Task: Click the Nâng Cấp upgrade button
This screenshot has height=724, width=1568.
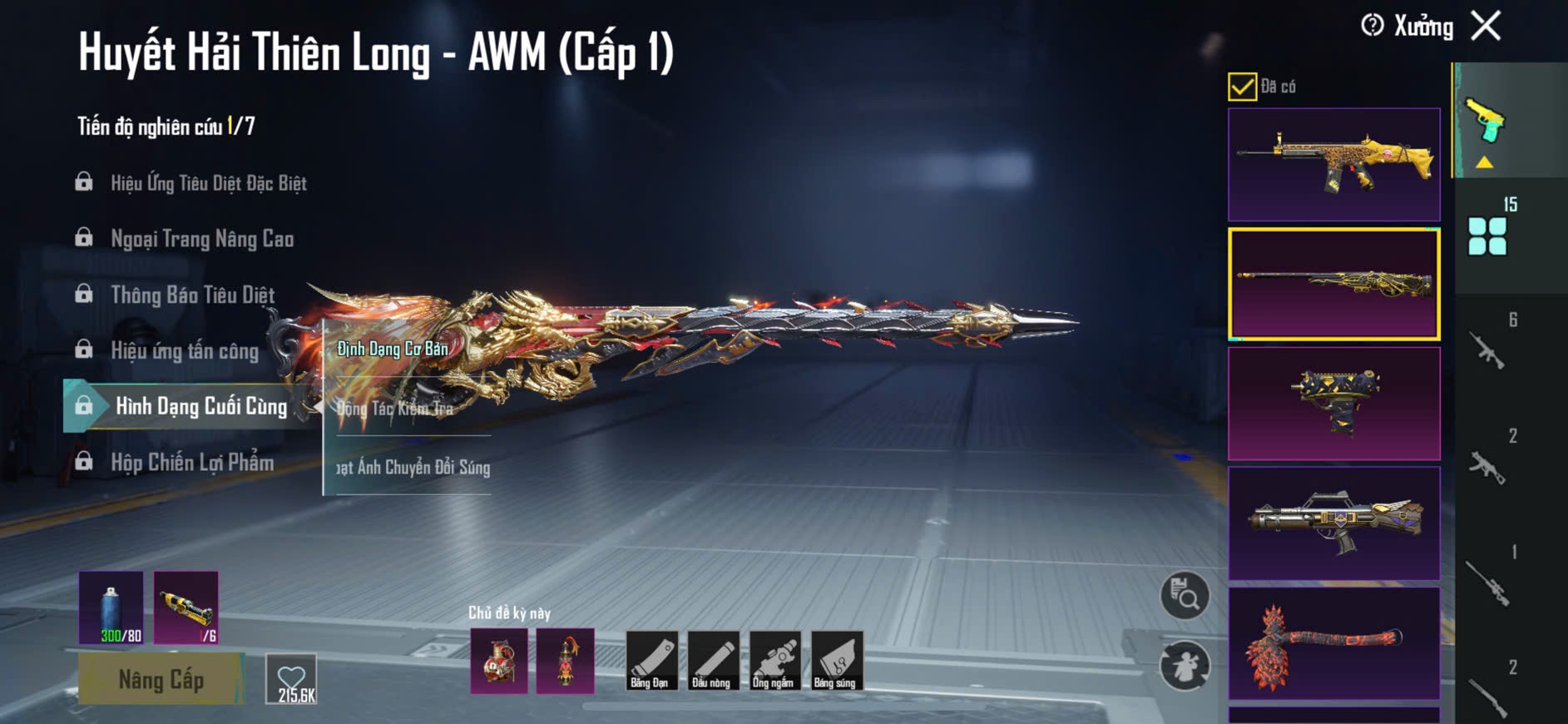Action: click(x=161, y=679)
